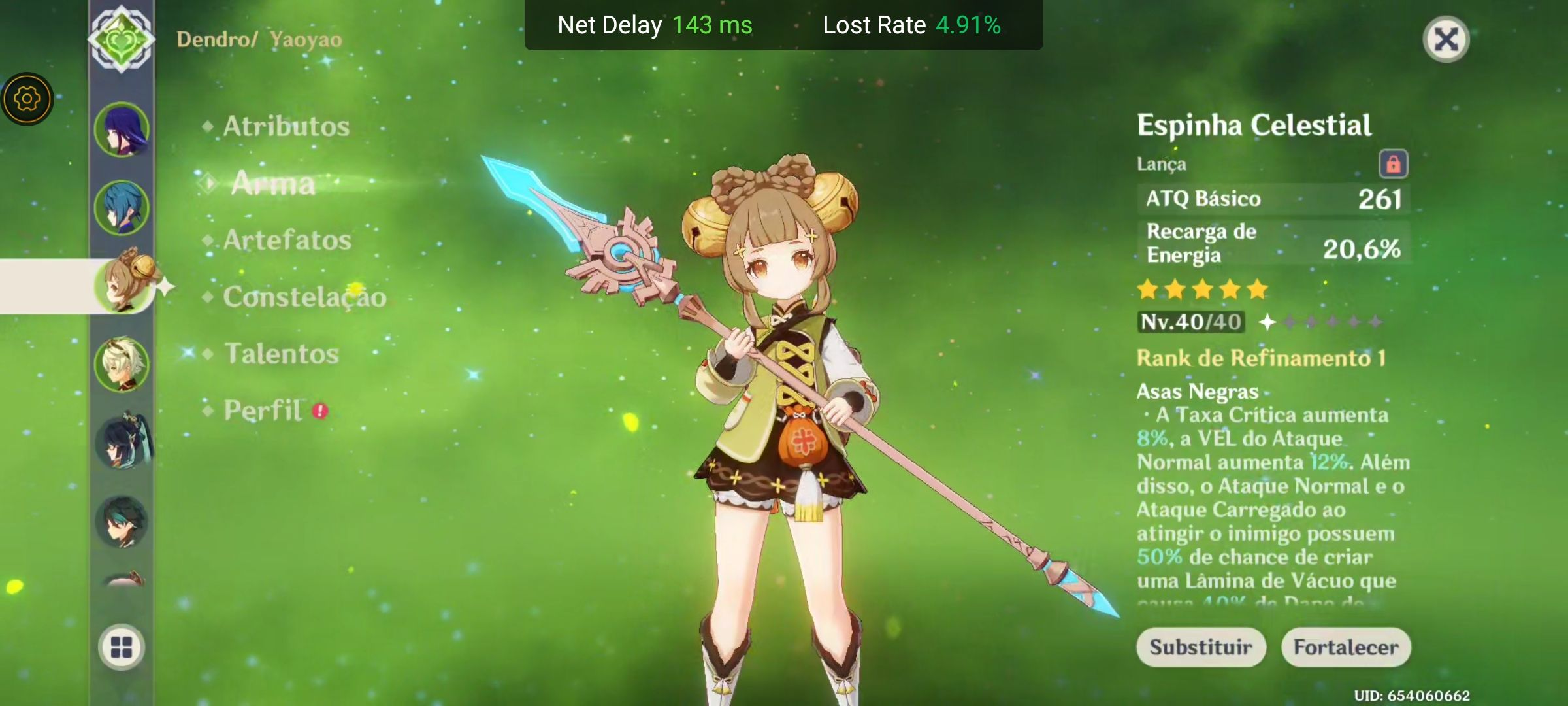Open the settings gear on the left edge
The width and height of the screenshot is (1568, 706).
tap(27, 98)
